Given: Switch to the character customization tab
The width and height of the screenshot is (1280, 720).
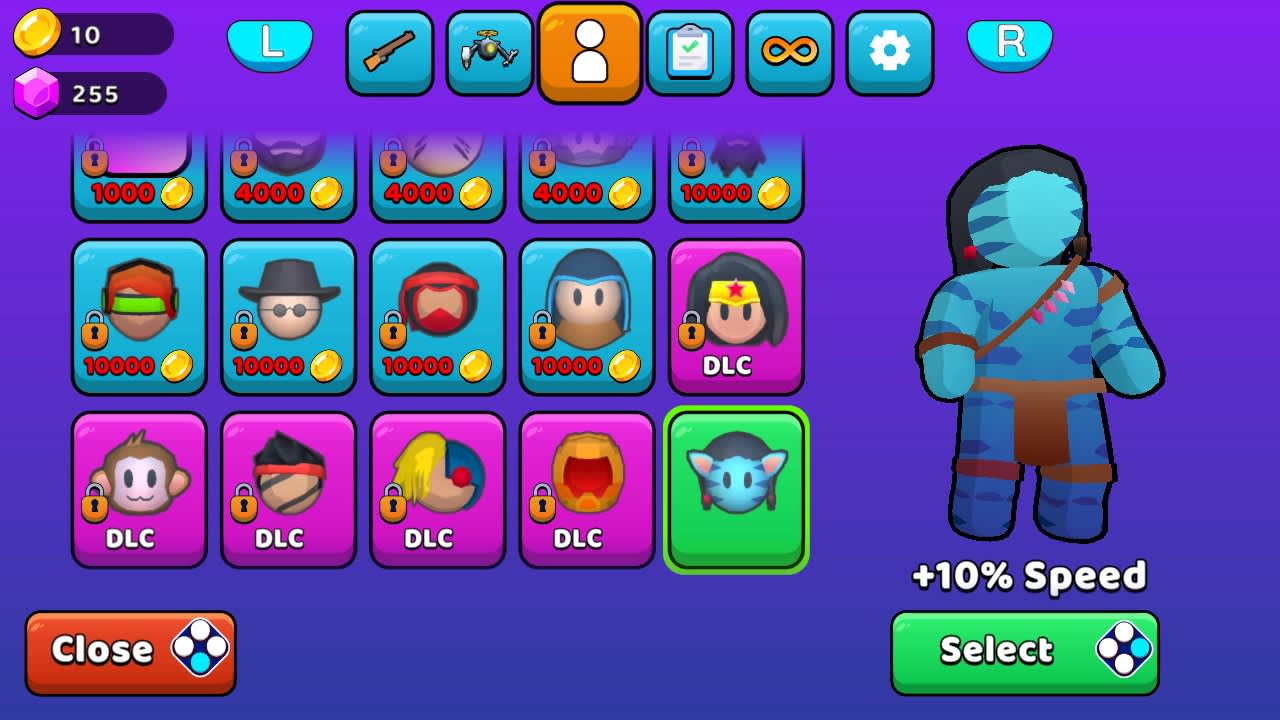Looking at the screenshot, I should 590,52.
